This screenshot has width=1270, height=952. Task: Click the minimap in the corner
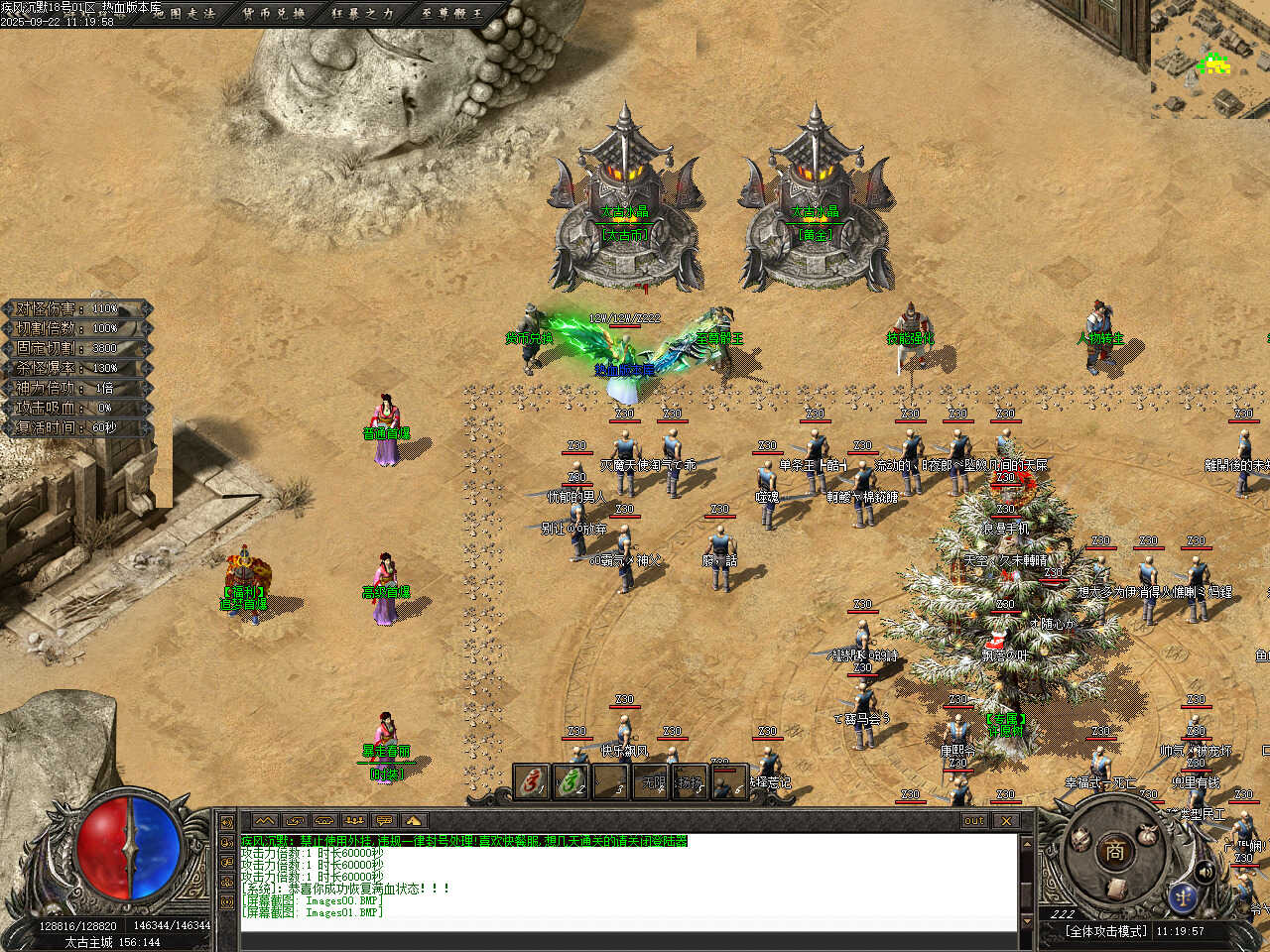(x=1210, y=59)
